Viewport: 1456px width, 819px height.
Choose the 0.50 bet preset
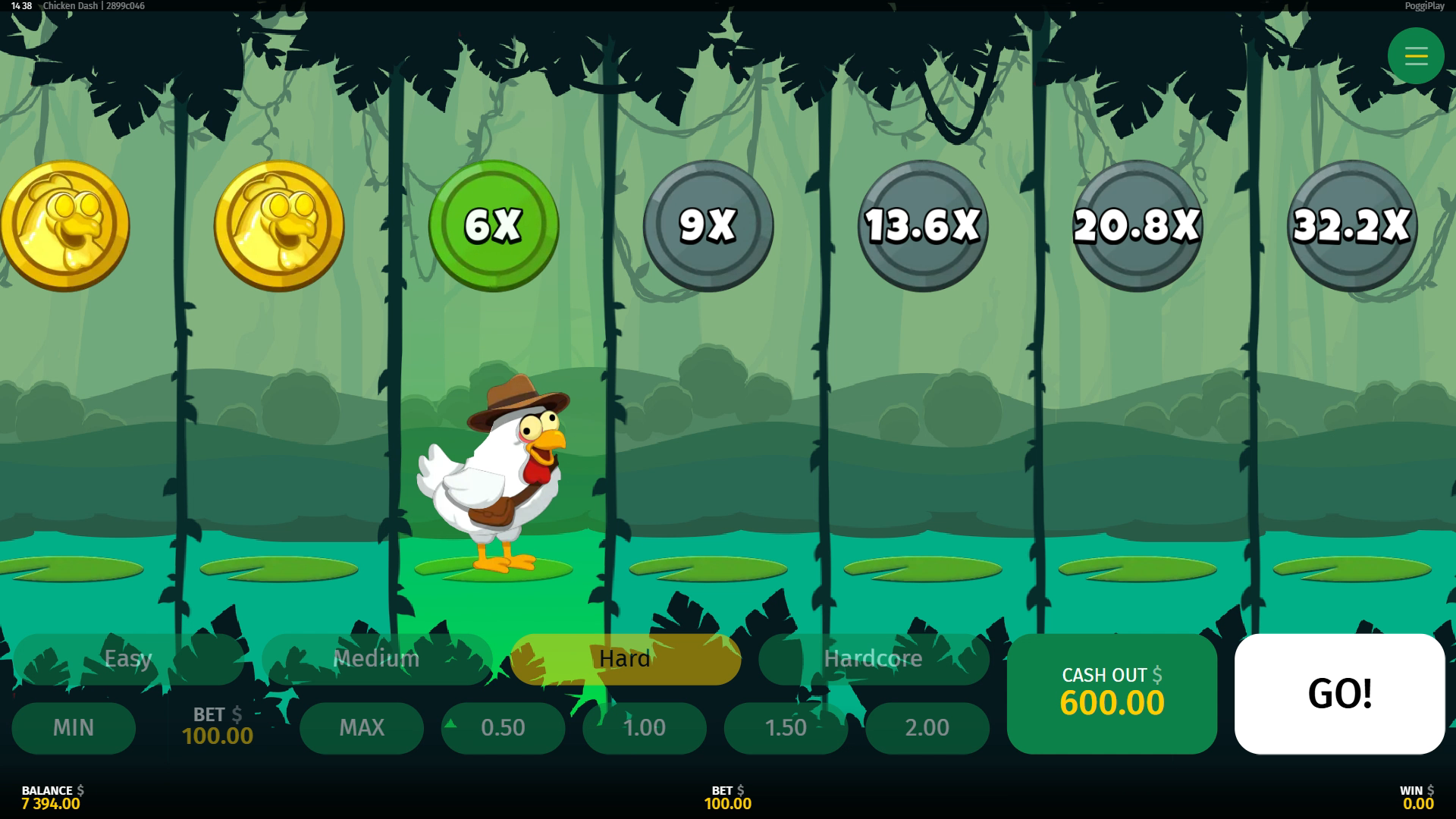pyautogui.click(x=503, y=727)
